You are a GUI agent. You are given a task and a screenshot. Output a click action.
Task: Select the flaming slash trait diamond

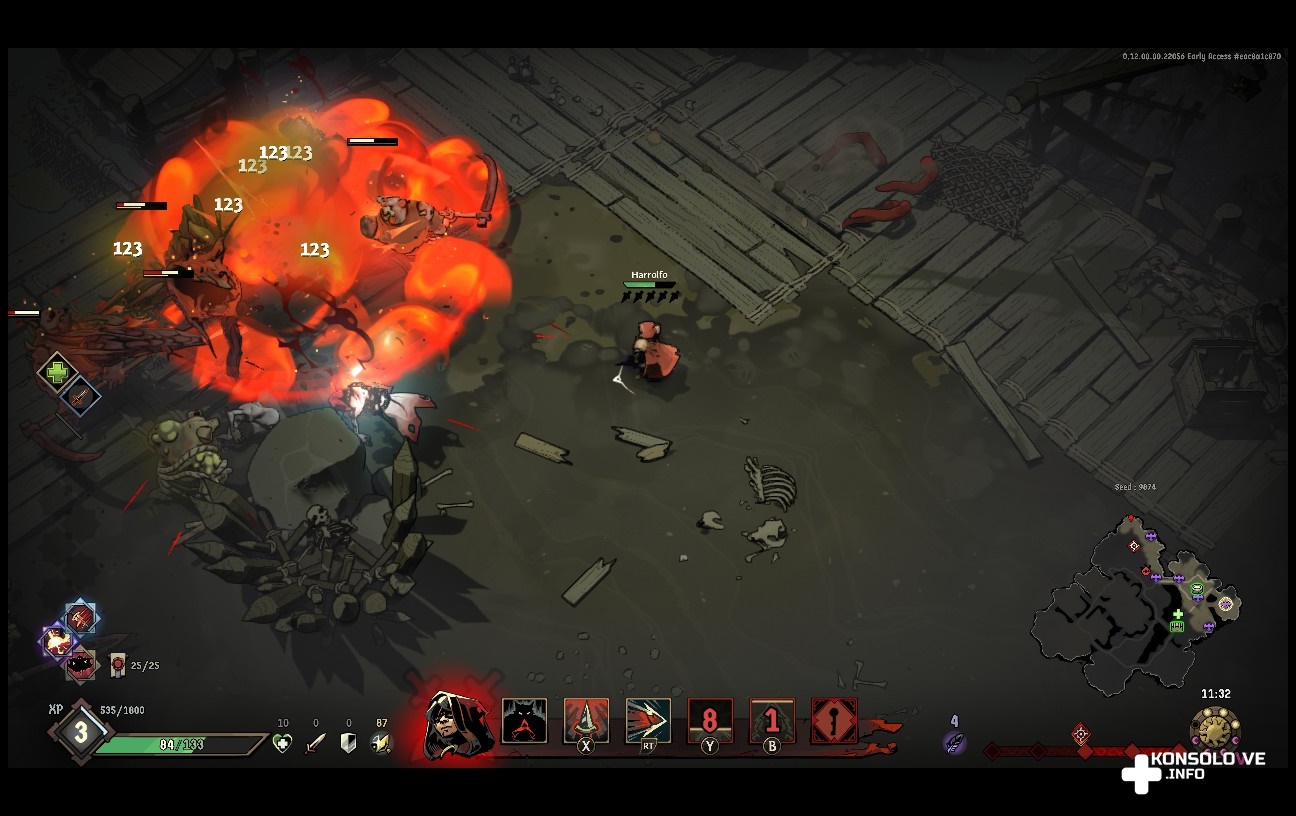coord(81,618)
